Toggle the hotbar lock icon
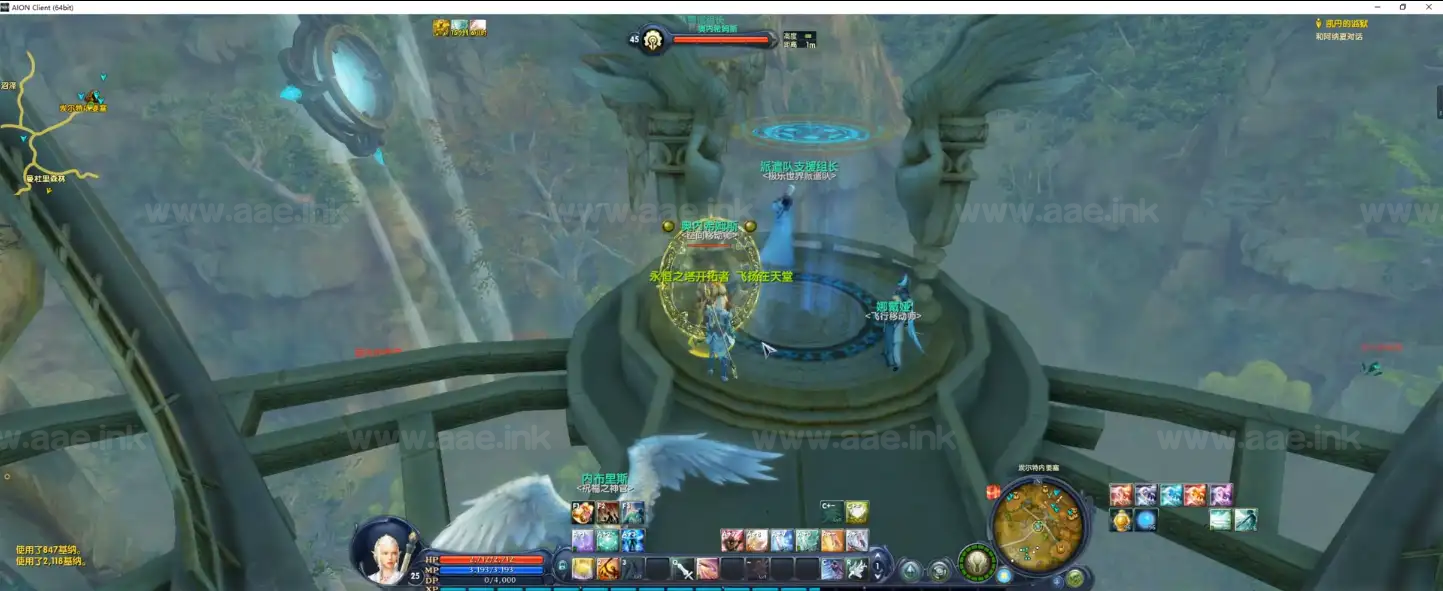The width and height of the screenshot is (1443, 591). (x=562, y=567)
